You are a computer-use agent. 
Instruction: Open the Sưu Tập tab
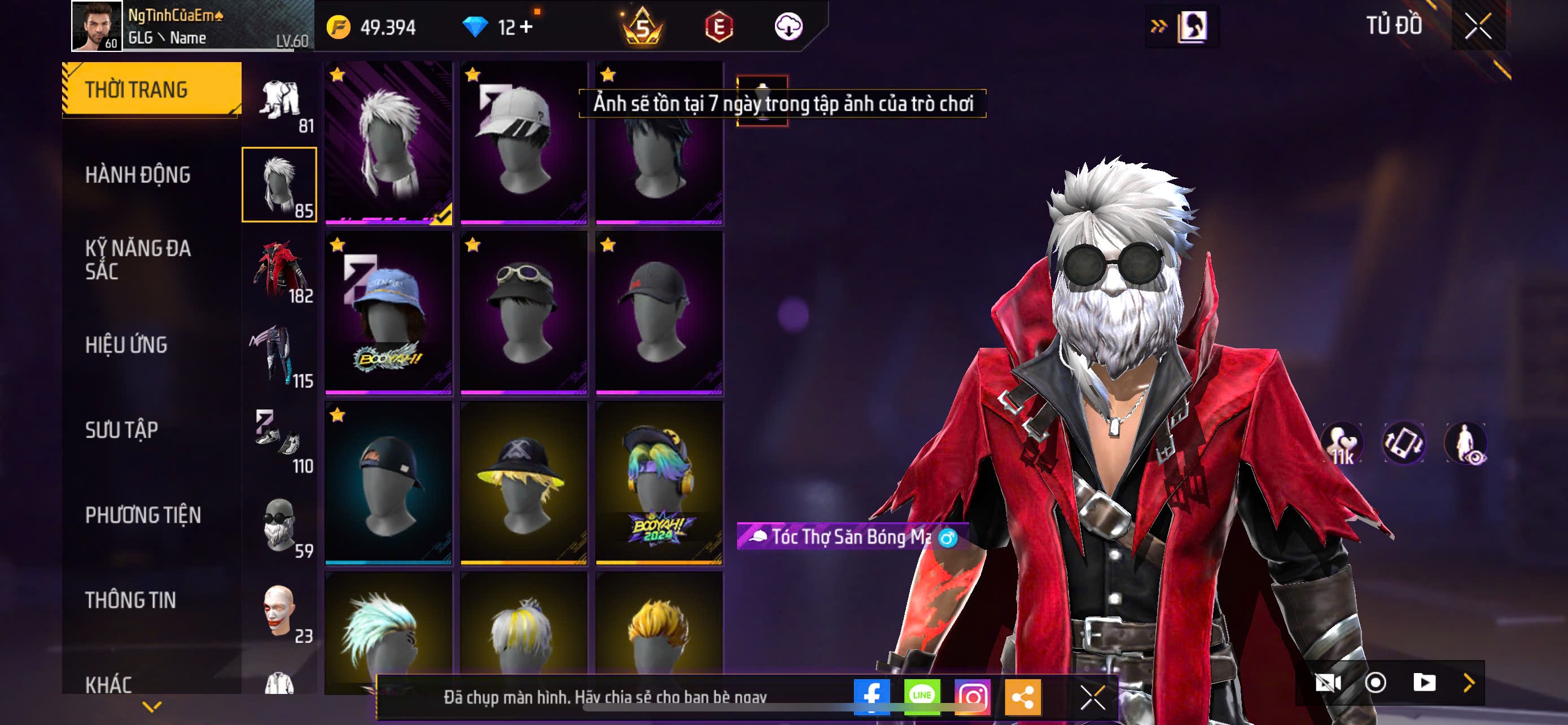[x=122, y=430]
